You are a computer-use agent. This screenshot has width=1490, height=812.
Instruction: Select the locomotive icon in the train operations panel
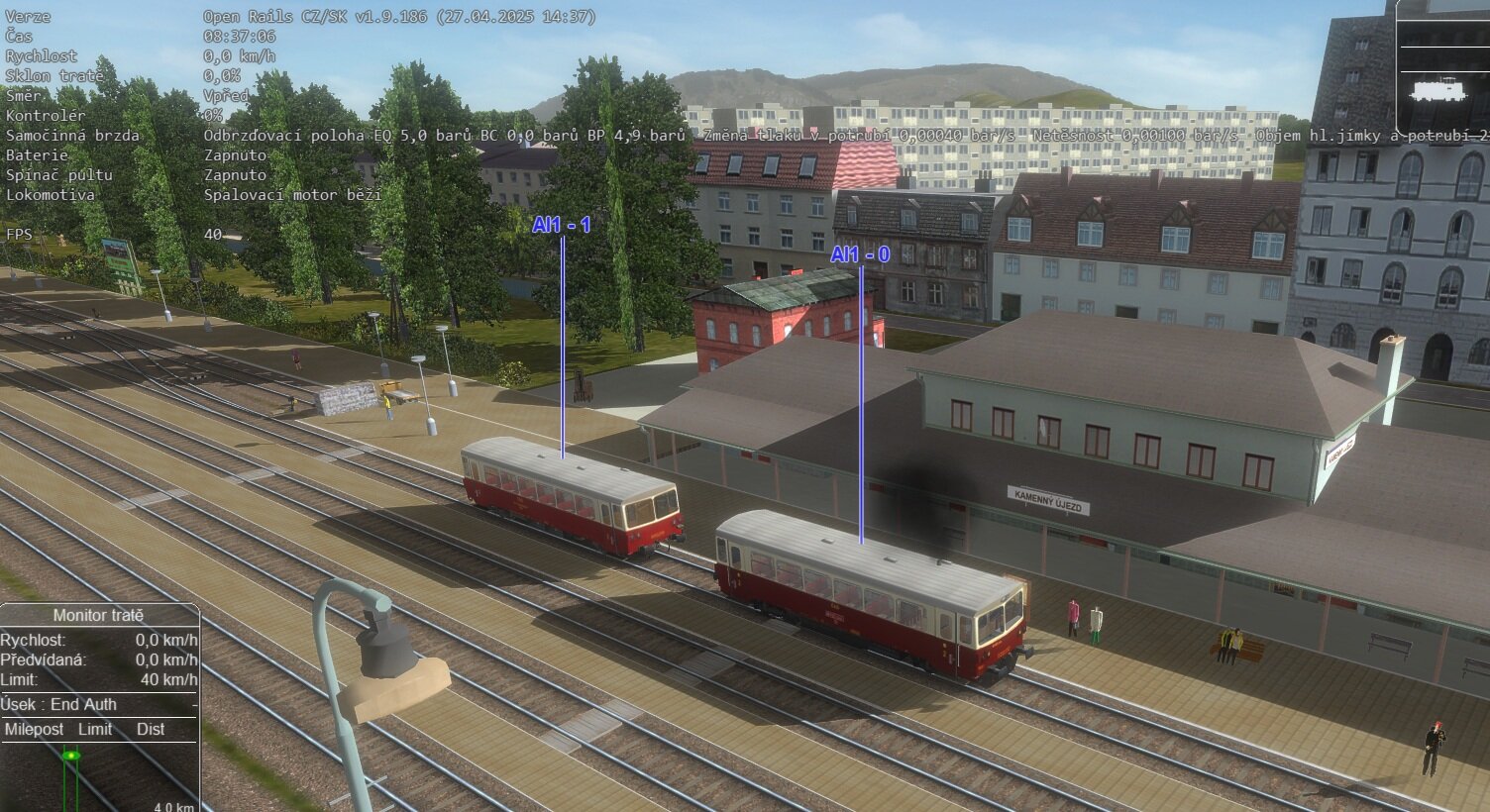1437,90
